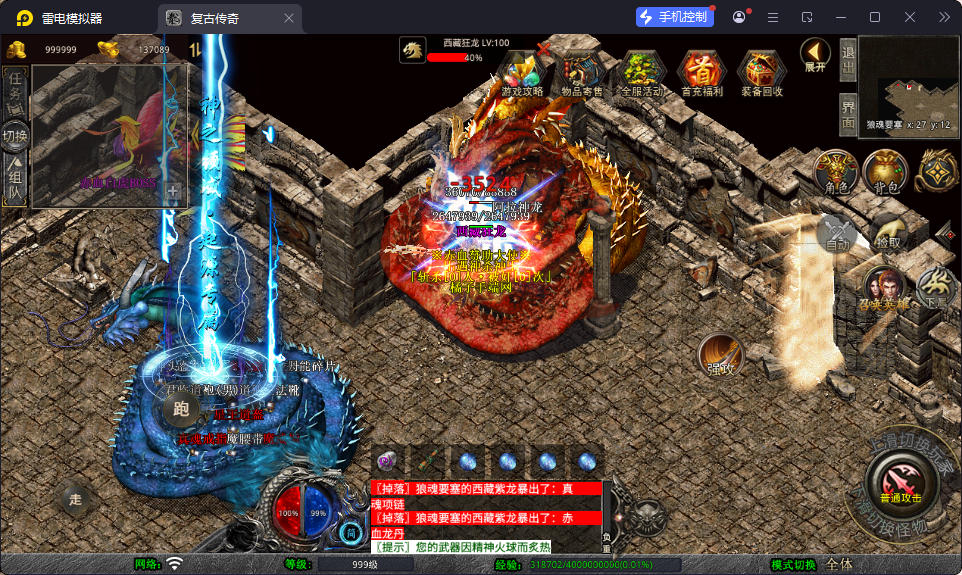The image size is (962, 575).
Task: Open the 游戏攻略 game guide icon
Action: coord(522,72)
